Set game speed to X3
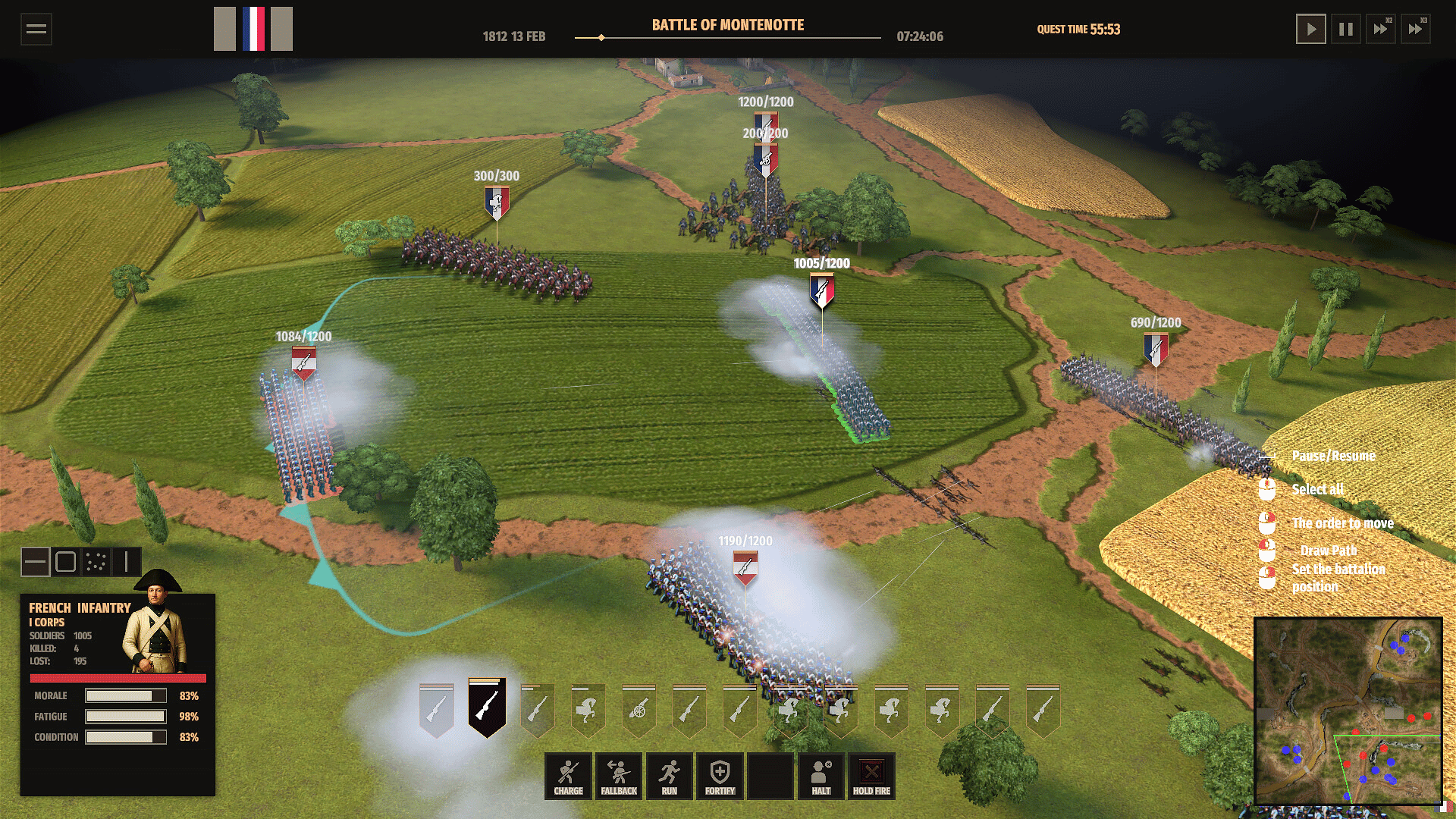The width and height of the screenshot is (1456, 819). coord(1416,30)
